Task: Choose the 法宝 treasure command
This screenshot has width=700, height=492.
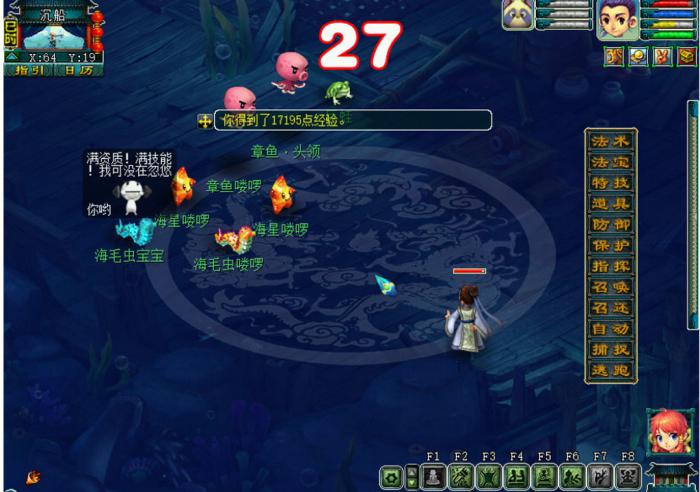Action: tap(609, 162)
